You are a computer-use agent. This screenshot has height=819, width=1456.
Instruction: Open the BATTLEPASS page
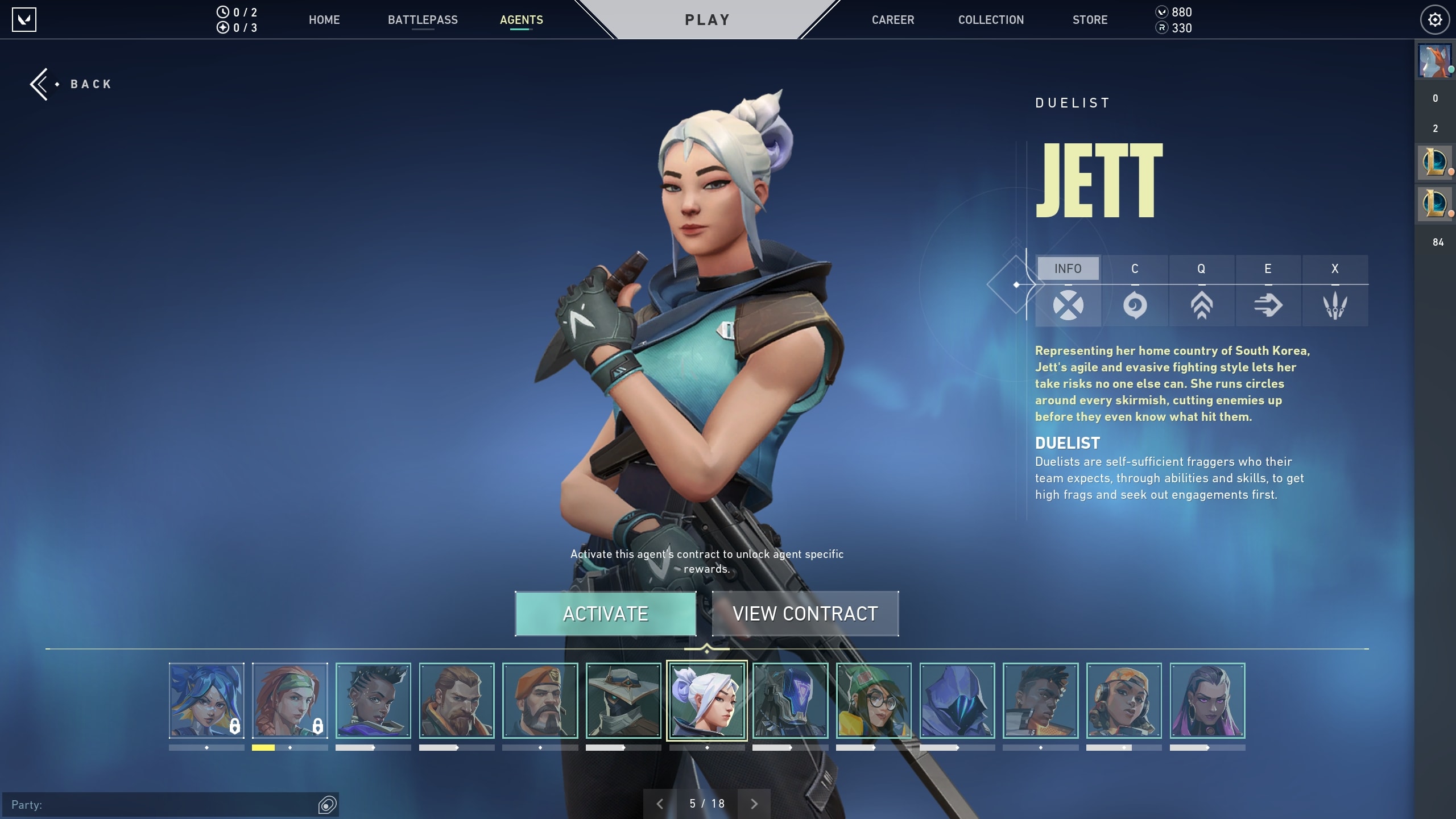[423, 20]
